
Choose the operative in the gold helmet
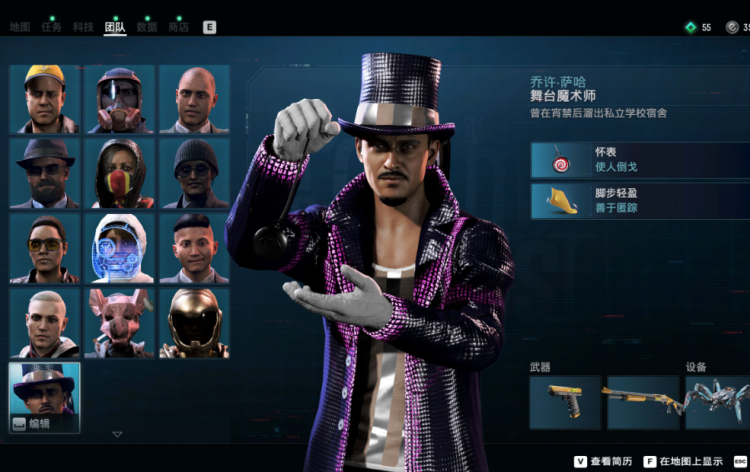(194, 323)
